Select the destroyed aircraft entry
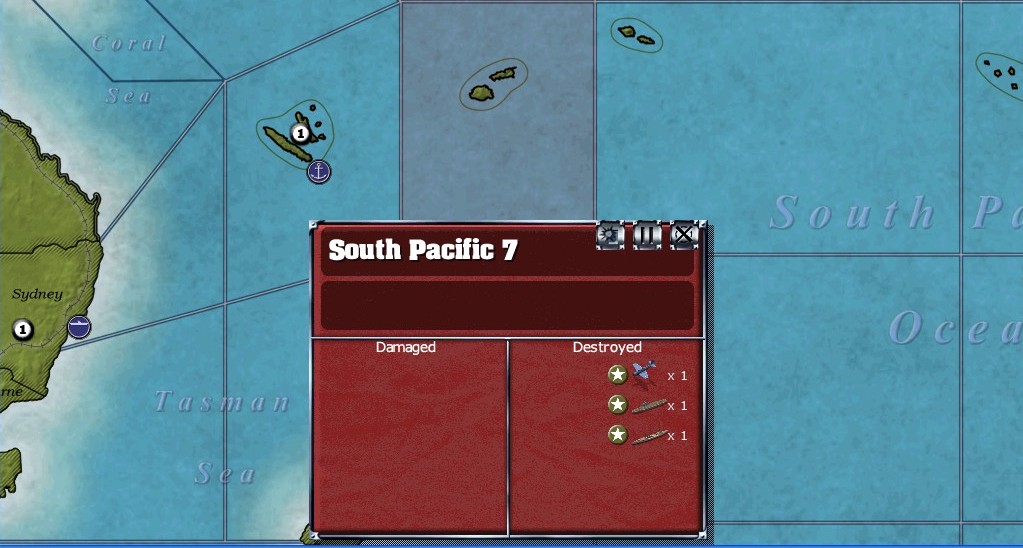The image size is (1023, 548). tap(645, 375)
